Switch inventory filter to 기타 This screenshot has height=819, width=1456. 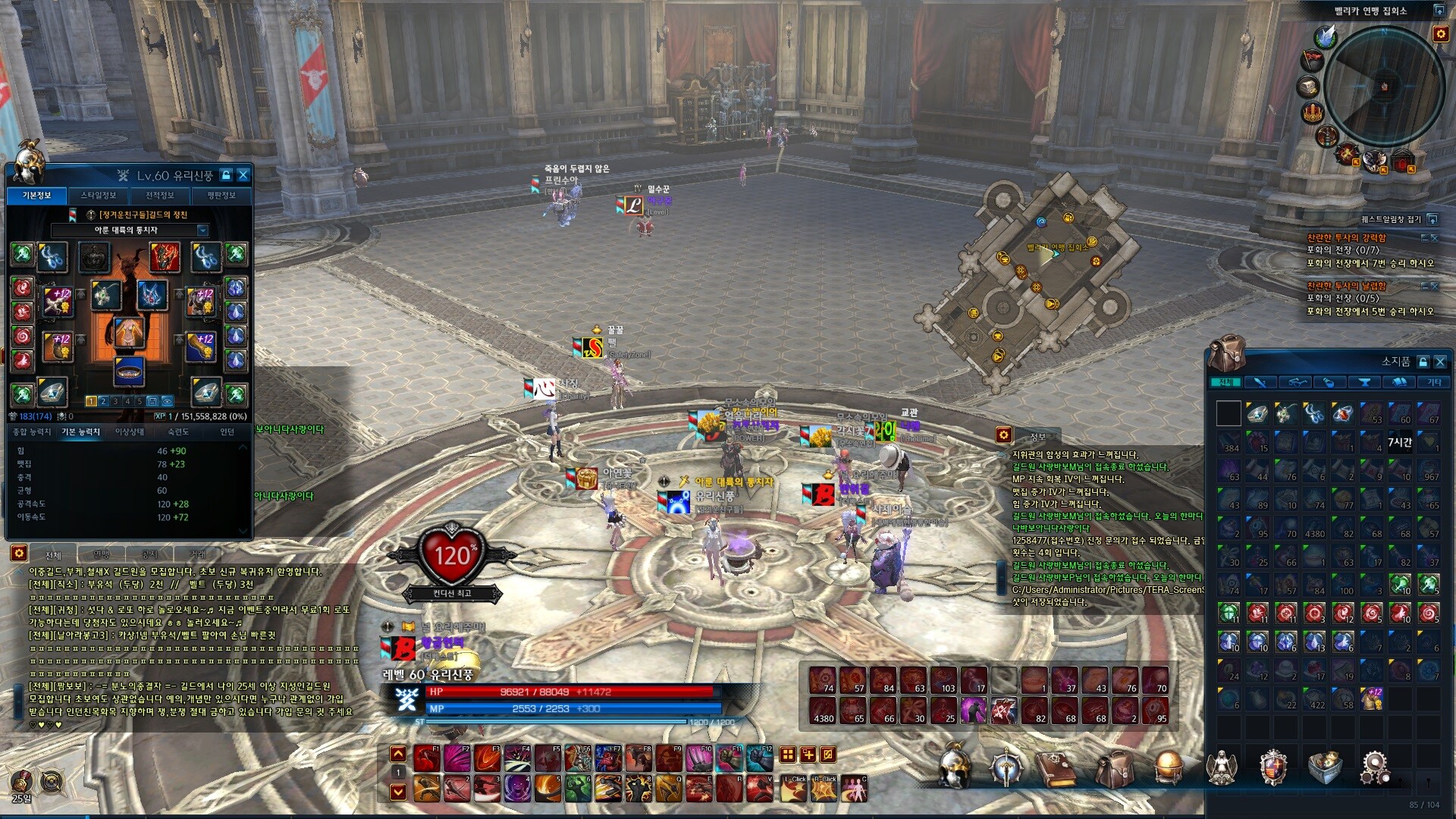[1434, 382]
